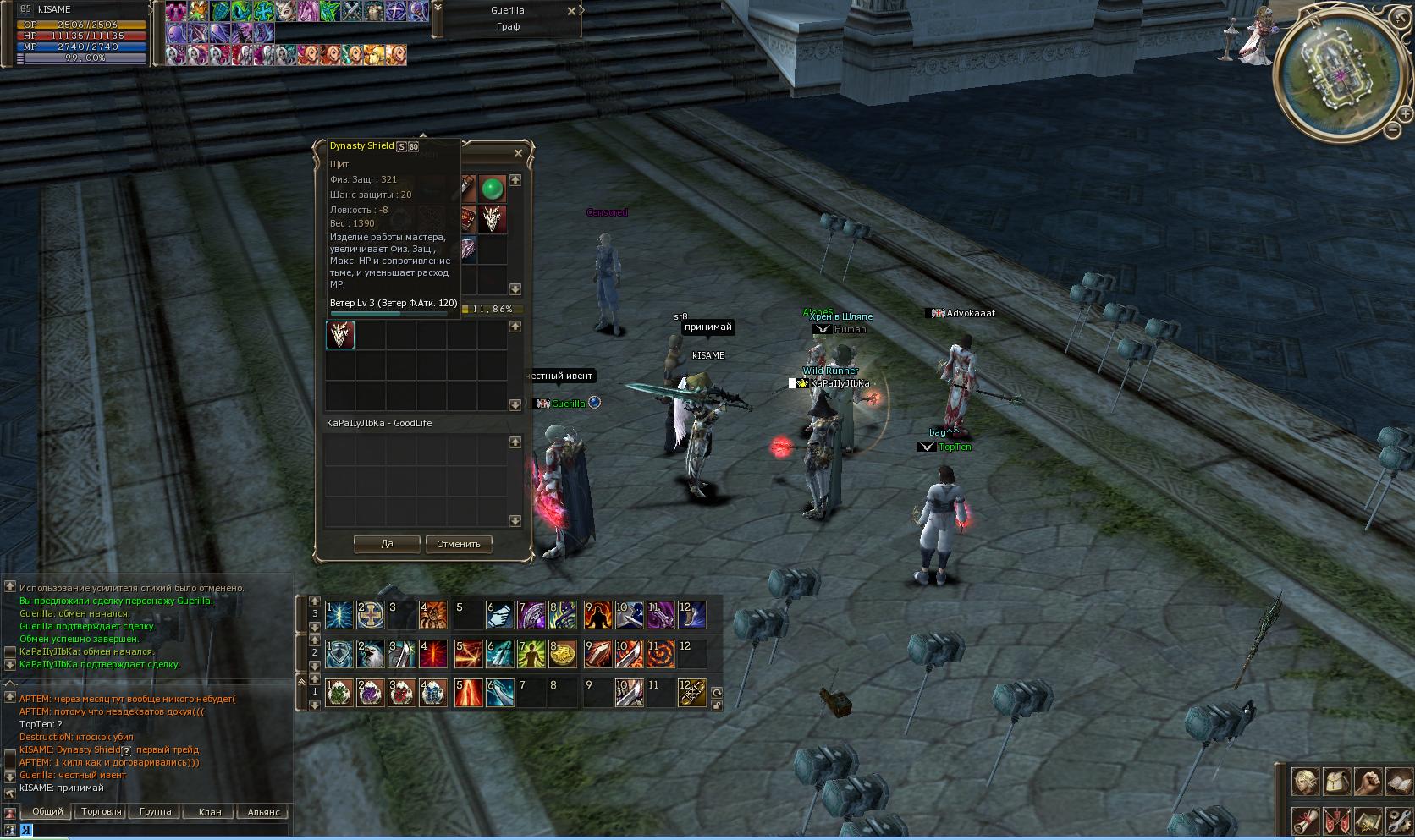The height and width of the screenshot is (840, 1415).
Task: Confirm the trade with the Да button
Action: pos(387,544)
